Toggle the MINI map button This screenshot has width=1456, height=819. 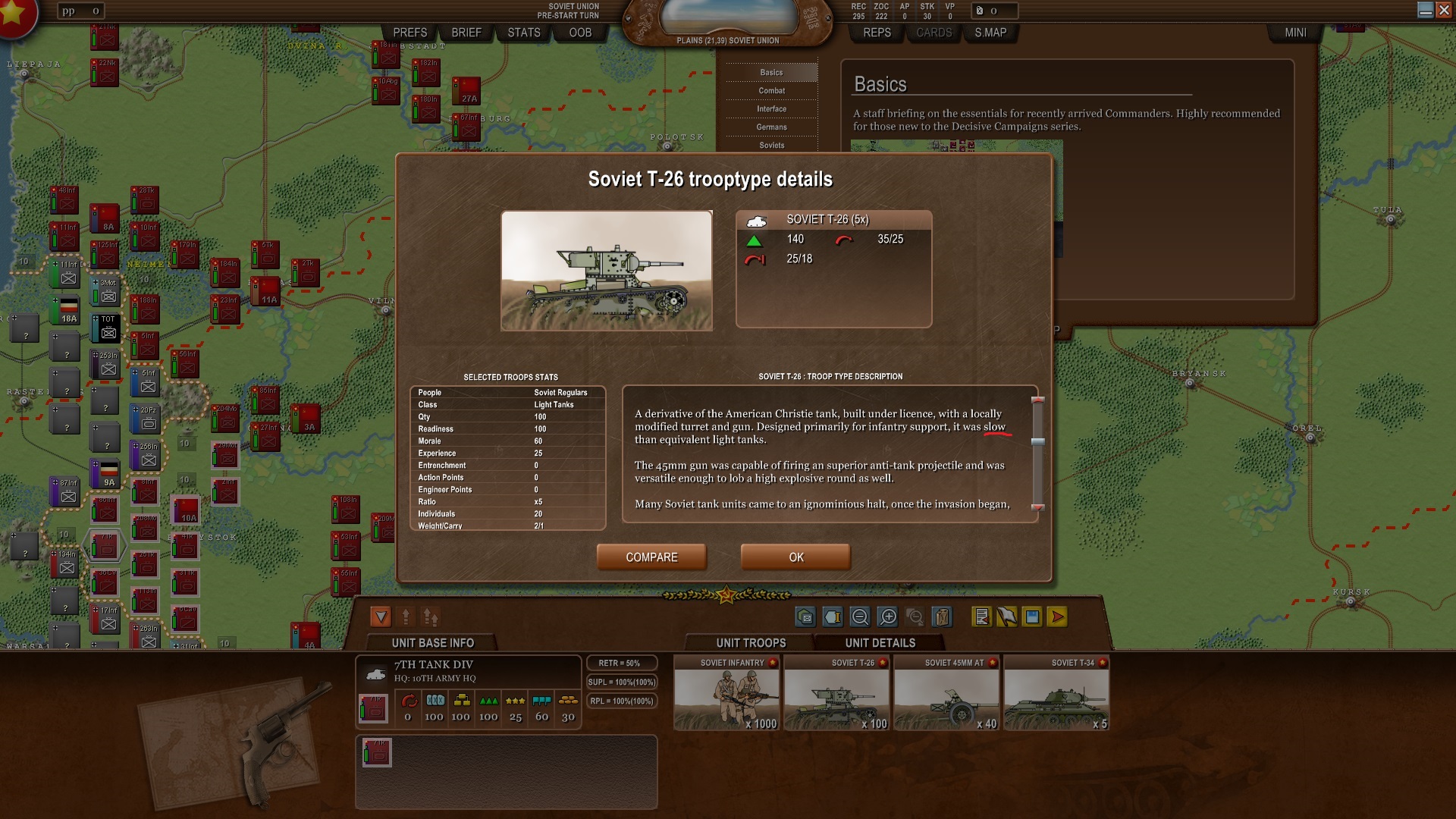pyautogui.click(x=1295, y=33)
